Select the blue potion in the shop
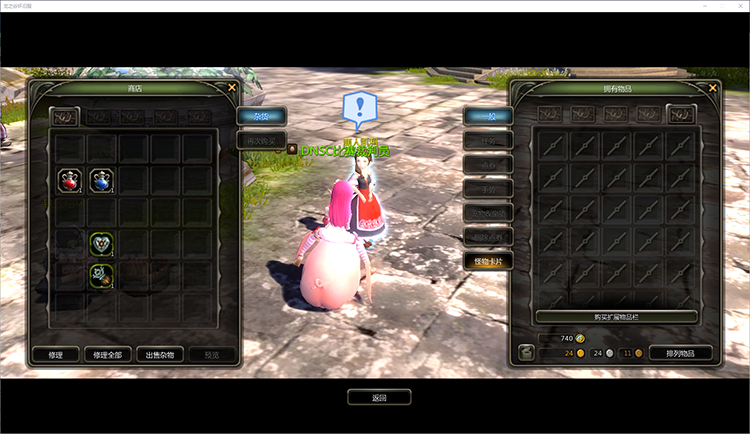This screenshot has height=434, width=750. pyautogui.click(x=101, y=181)
